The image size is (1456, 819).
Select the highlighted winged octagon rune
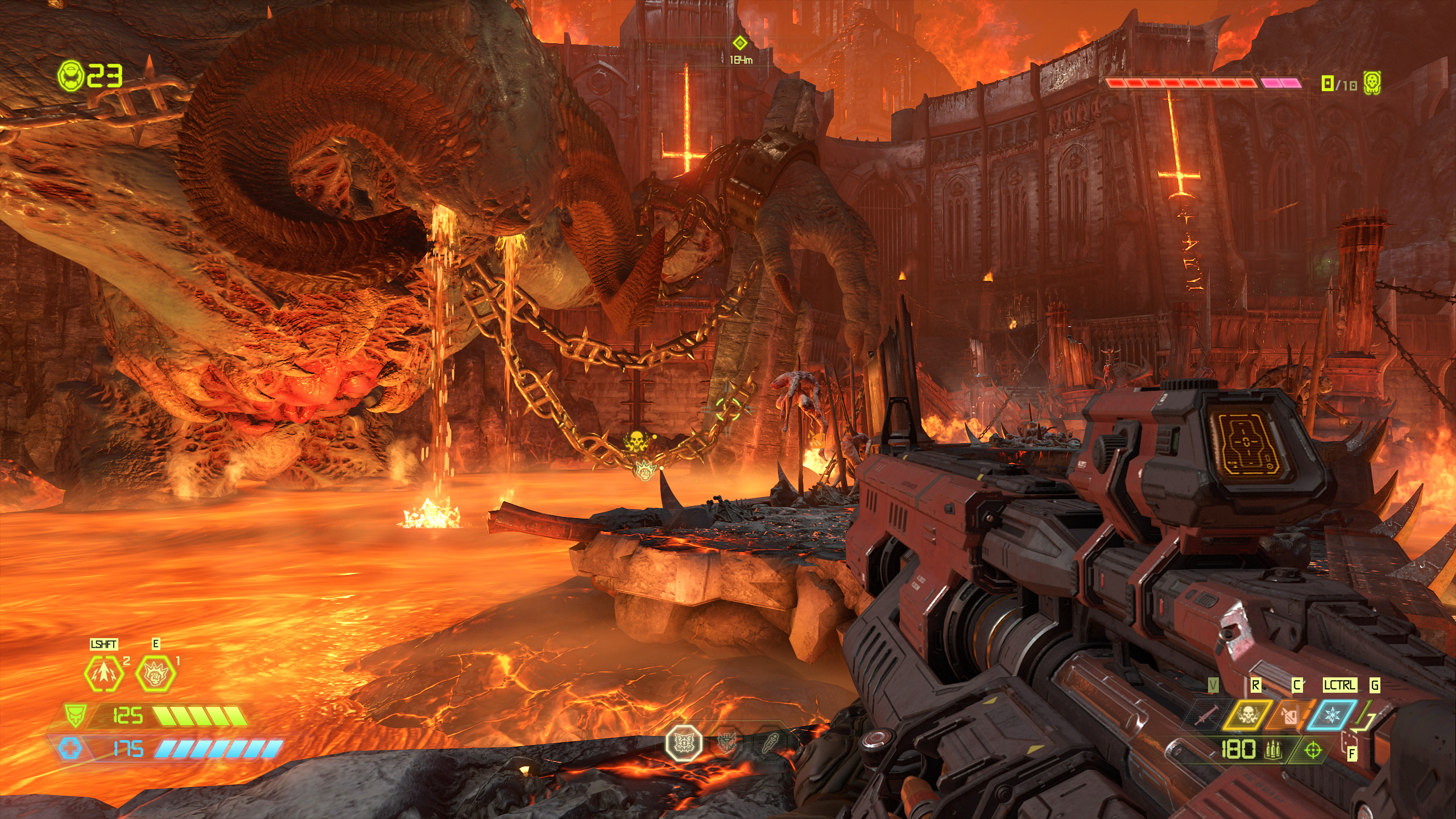(x=684, y=743)
